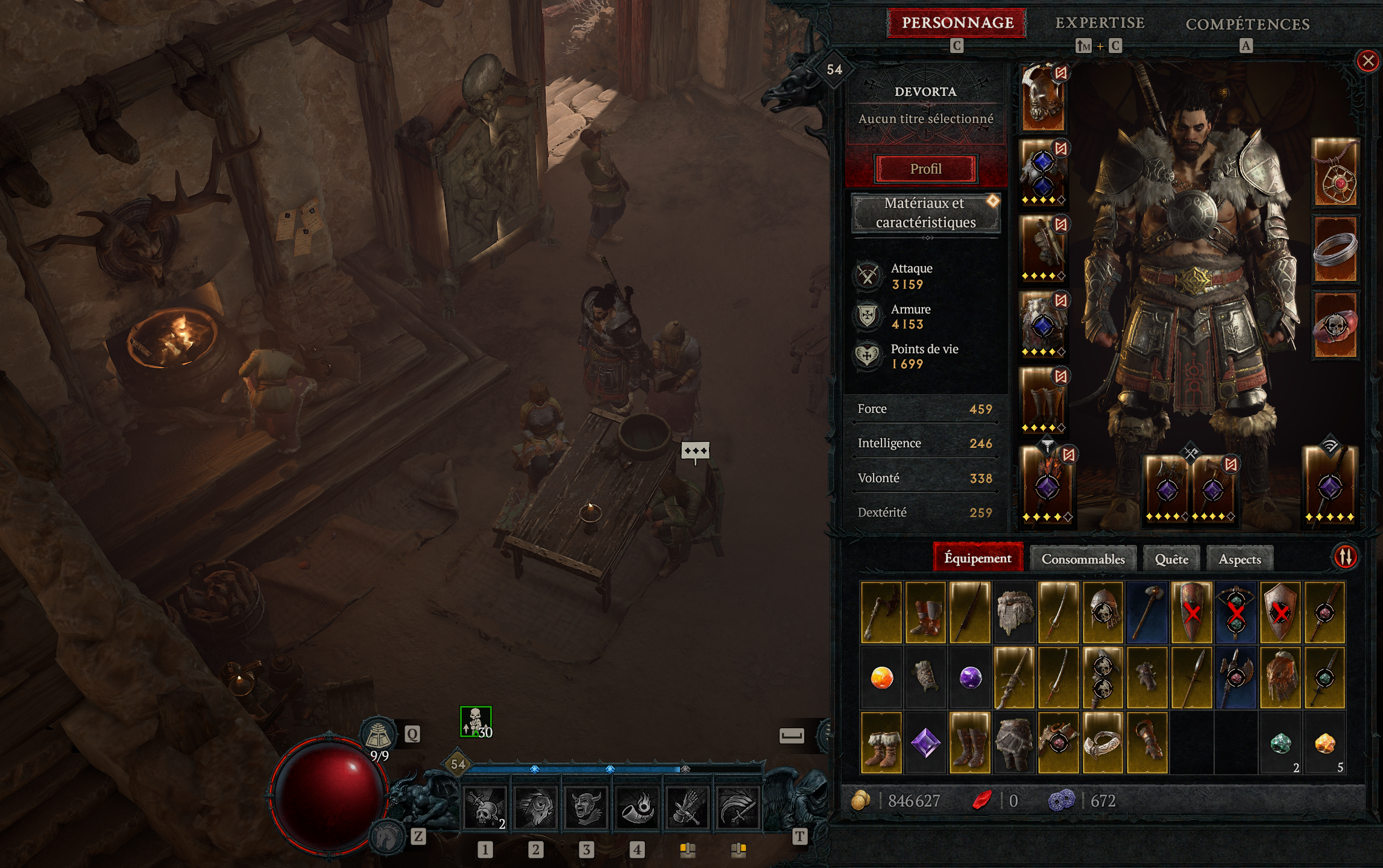Activate the horned helmet shout skill
The height and width of the screenshot is (868, 1383).
point(585,808)
